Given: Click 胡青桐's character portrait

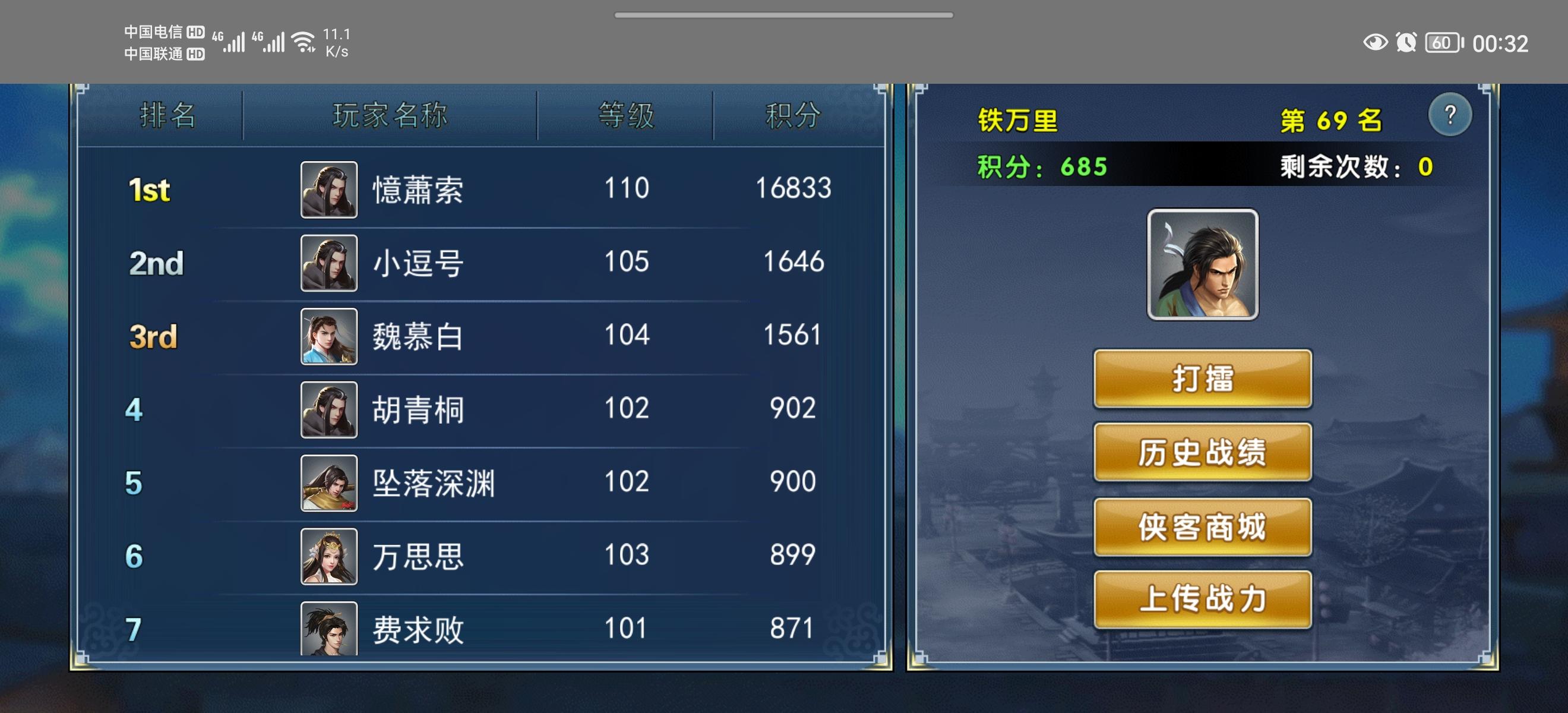Looking at the screenshot, I should click(x=328, y=409).
